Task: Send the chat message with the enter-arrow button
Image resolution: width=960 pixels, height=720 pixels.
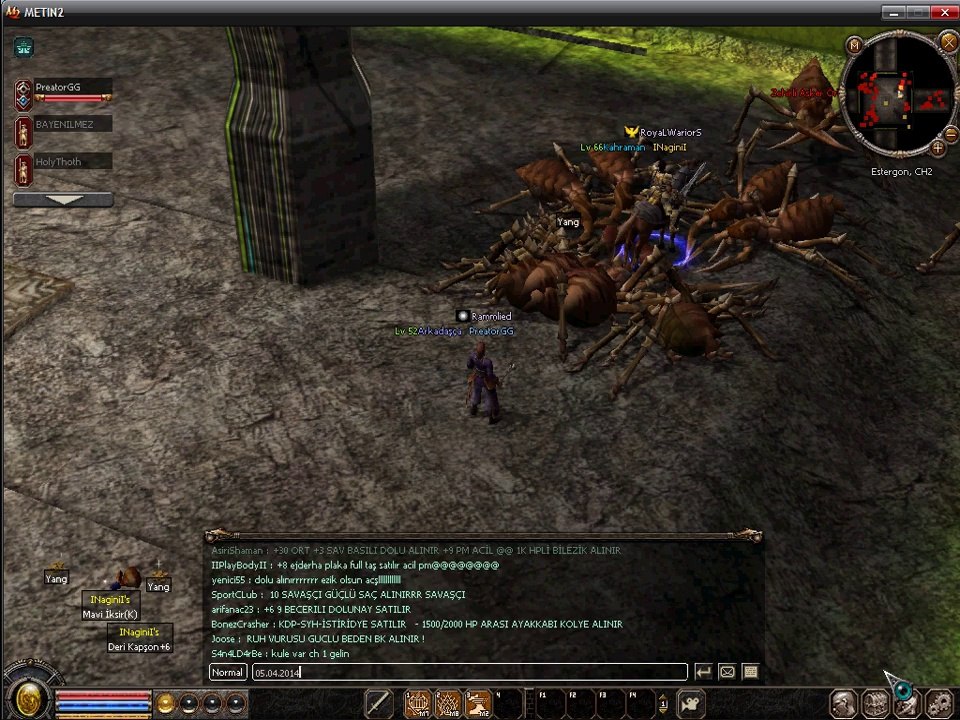Action: pyautogui.click(x=704, y=672)
